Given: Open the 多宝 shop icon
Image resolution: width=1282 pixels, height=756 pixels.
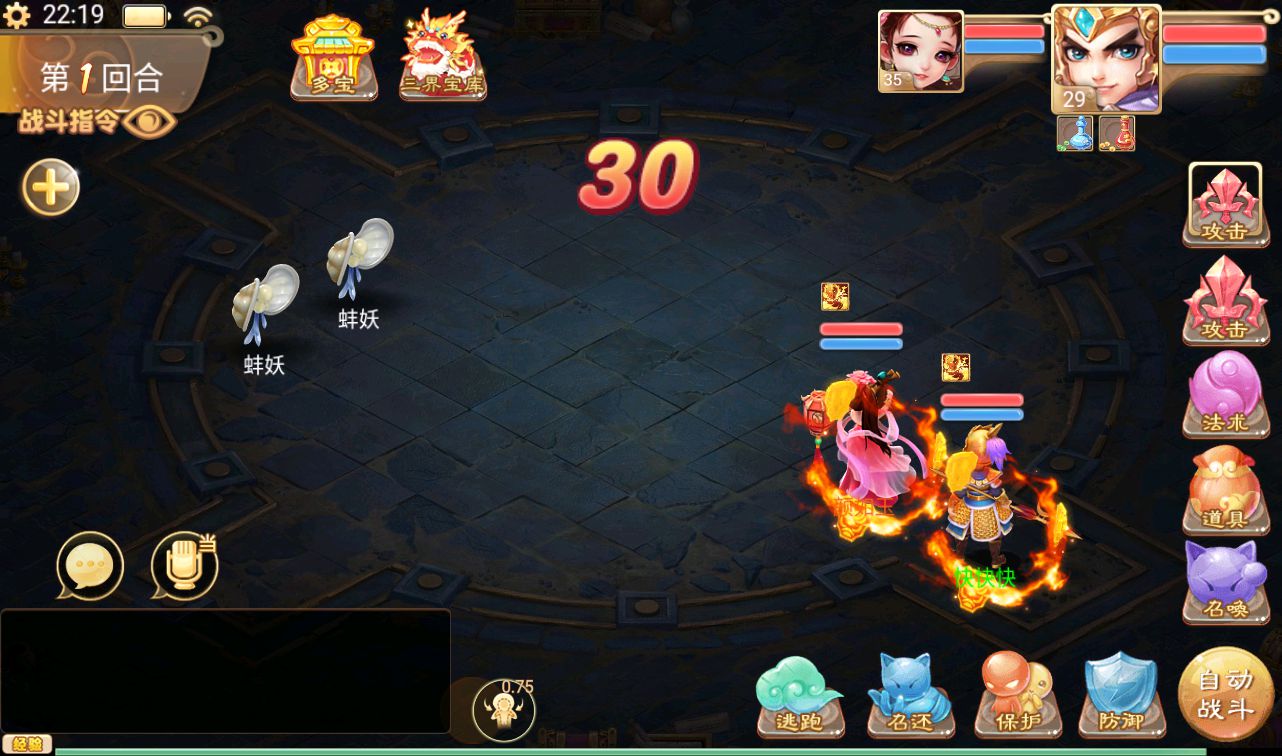Looking at the screenshot, I should (x=333, y=58).
